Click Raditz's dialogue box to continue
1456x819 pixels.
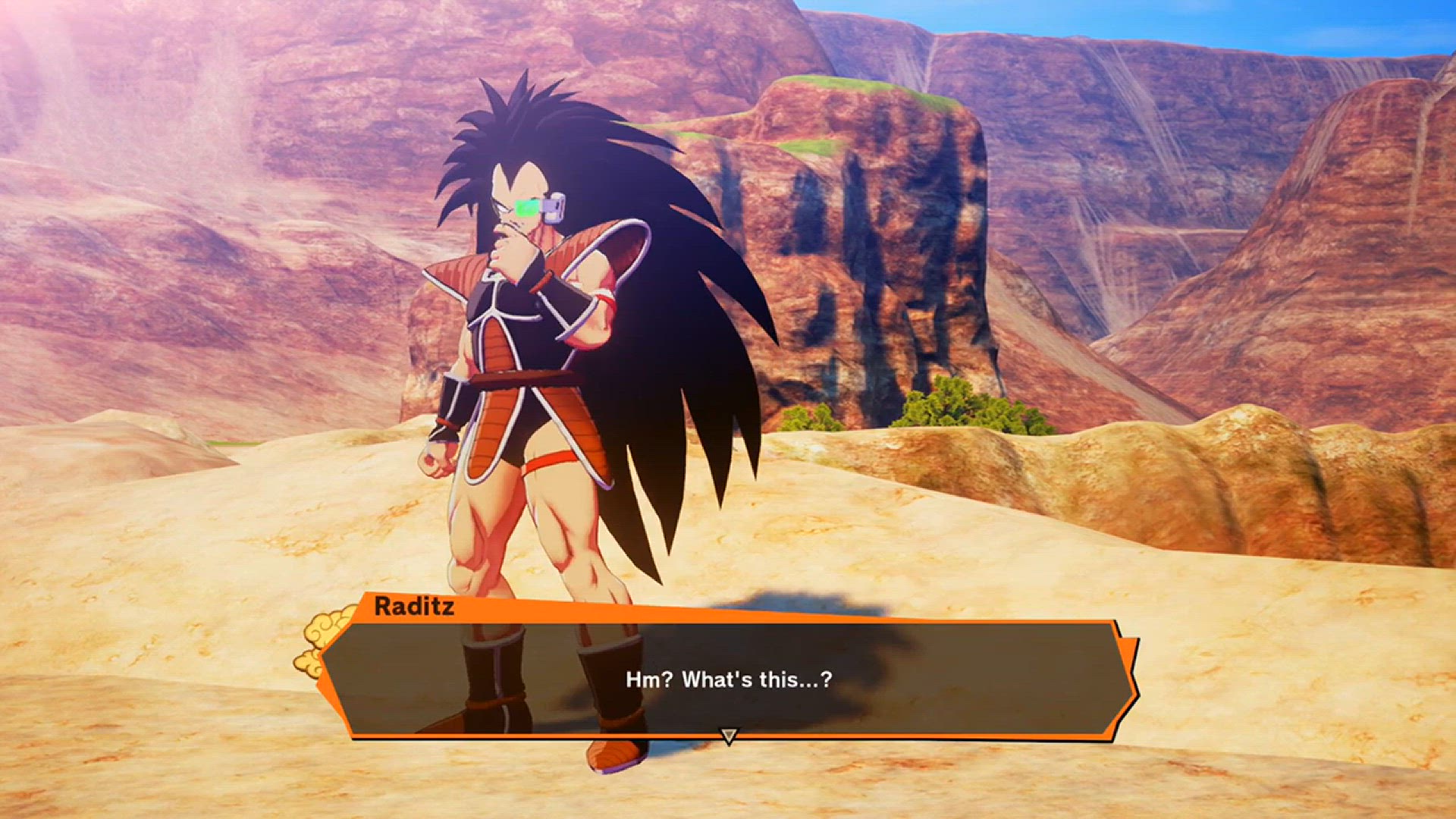[x=728, y=679]
